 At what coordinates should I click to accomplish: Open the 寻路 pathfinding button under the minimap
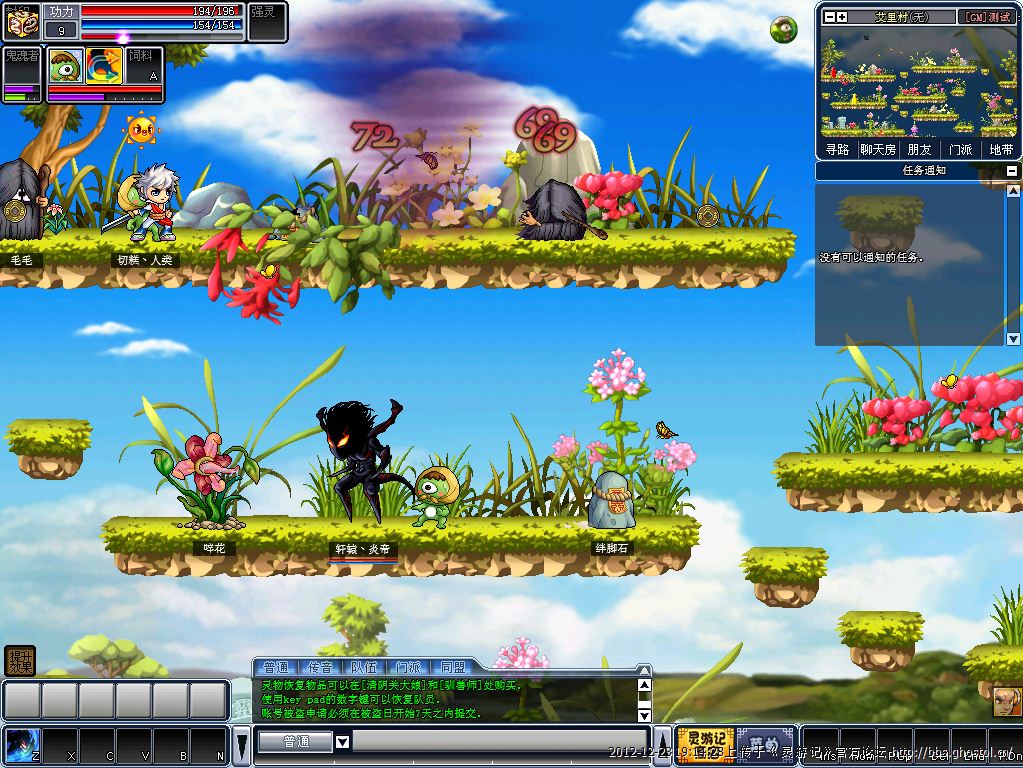click(837, 149)
